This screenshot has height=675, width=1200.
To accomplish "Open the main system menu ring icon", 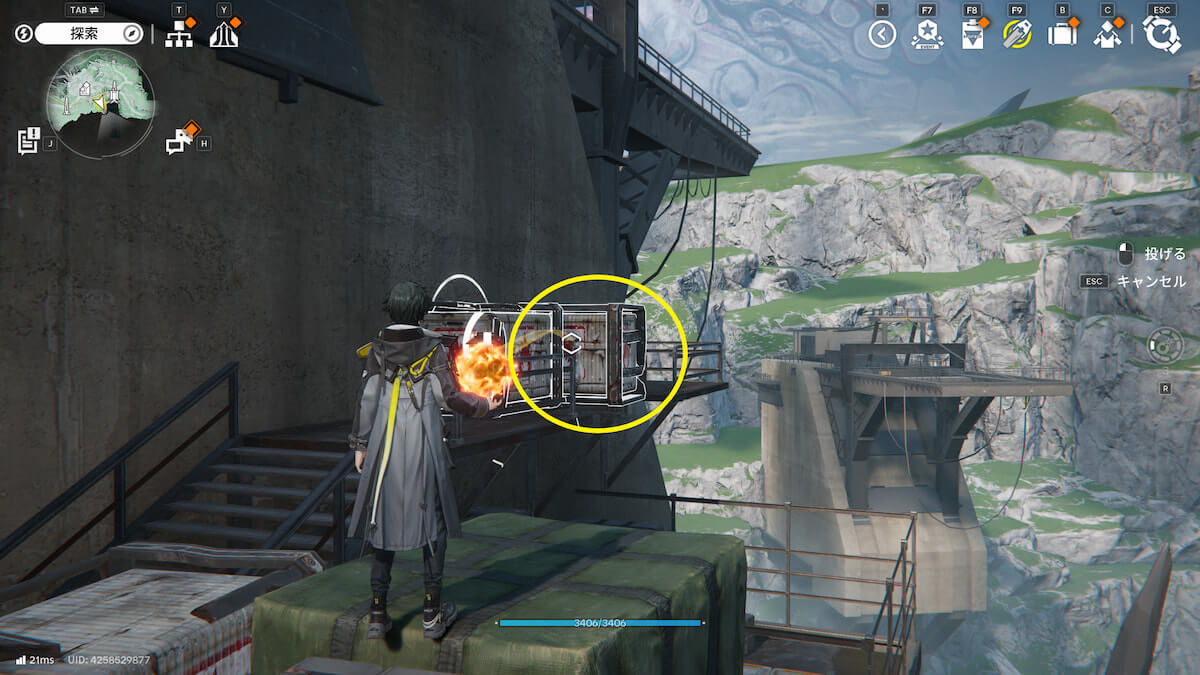I will tap(1162, 35).
